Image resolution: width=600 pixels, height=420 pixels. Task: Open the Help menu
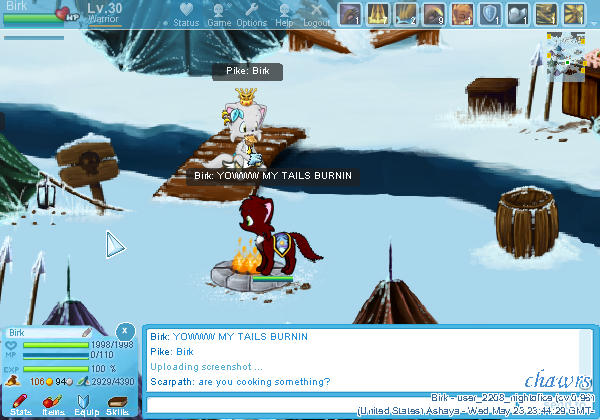[x=285, y=14]
